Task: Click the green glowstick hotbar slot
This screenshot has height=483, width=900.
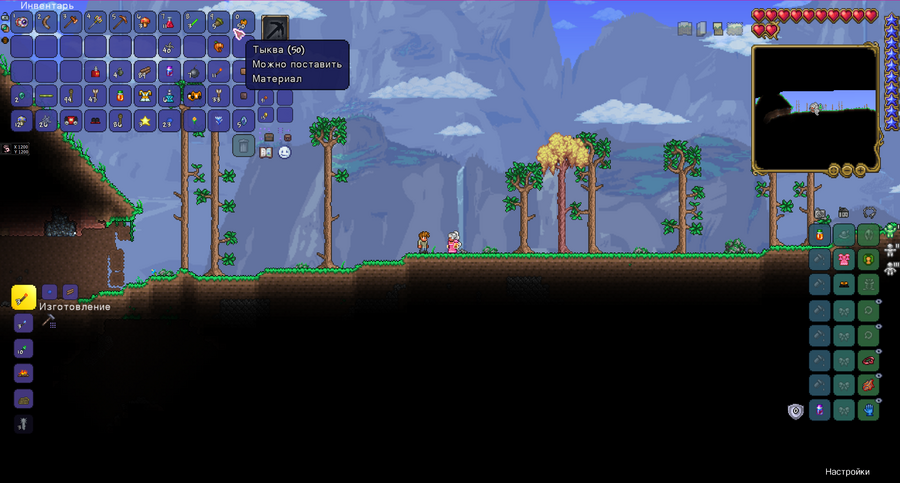Action: tap(195, 22)
